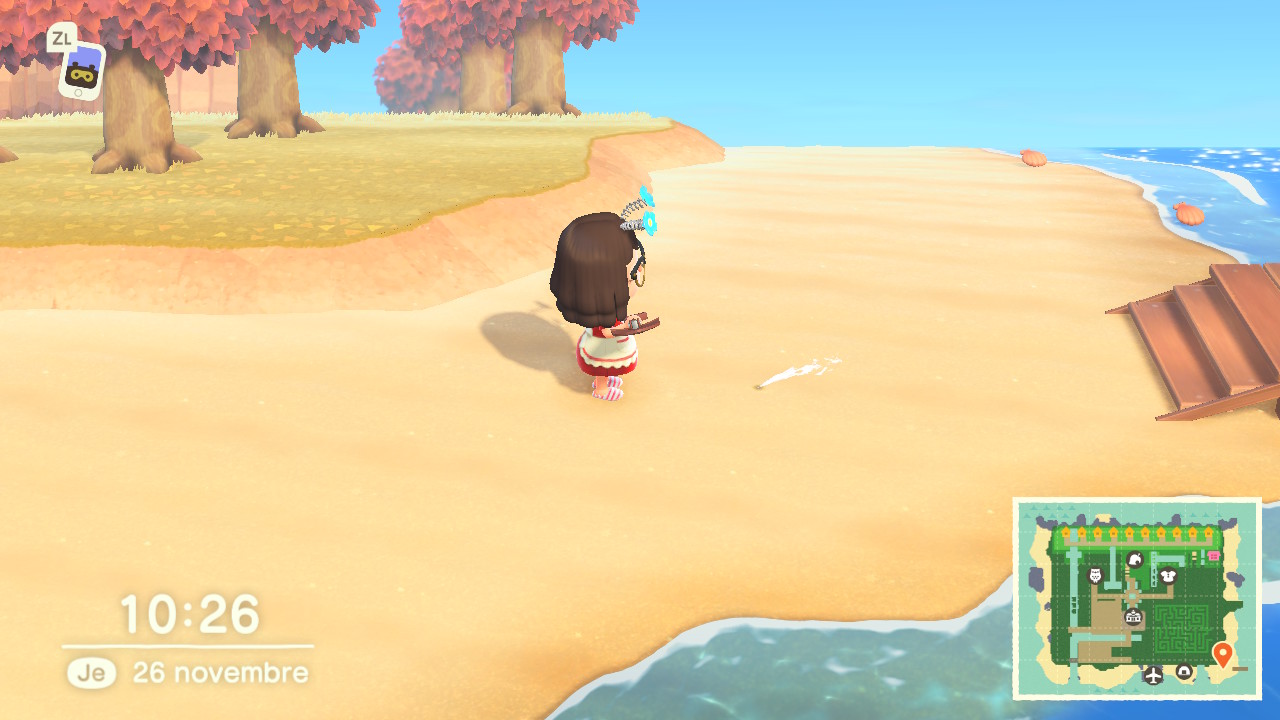
Task: Select the pink shop marker at the map's top-right
Action: pyautogui.click(x=1213, y=555)
